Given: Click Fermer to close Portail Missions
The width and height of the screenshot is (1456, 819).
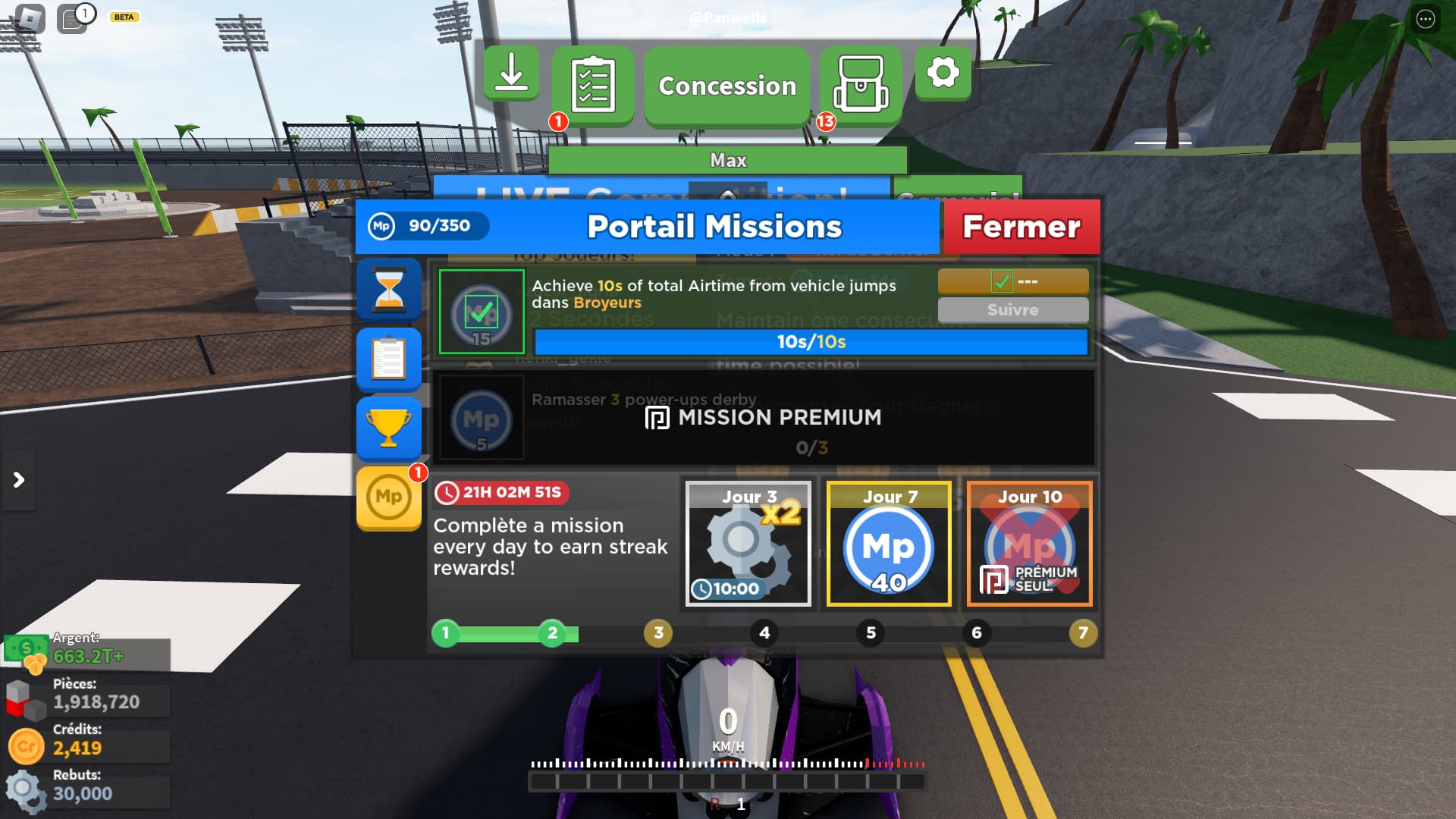Looking at the screenshot, I should [x=1021, y=226].
